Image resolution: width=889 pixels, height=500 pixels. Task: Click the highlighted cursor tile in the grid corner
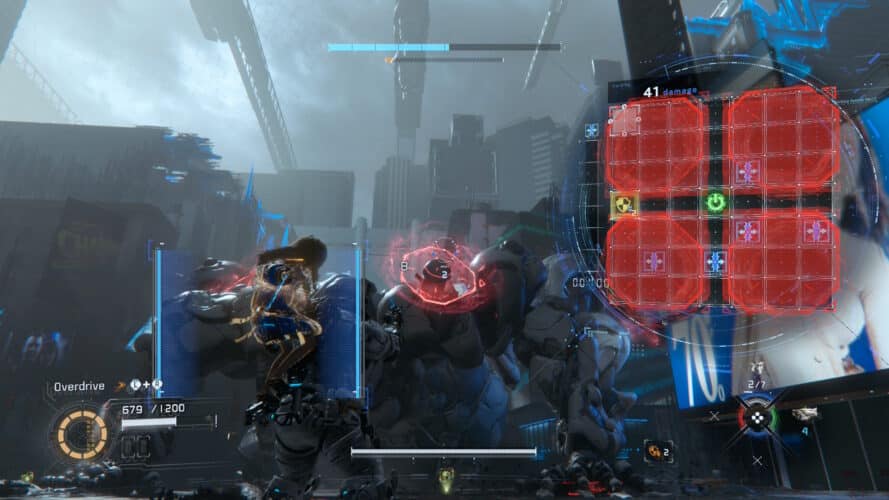click(625, 117)
